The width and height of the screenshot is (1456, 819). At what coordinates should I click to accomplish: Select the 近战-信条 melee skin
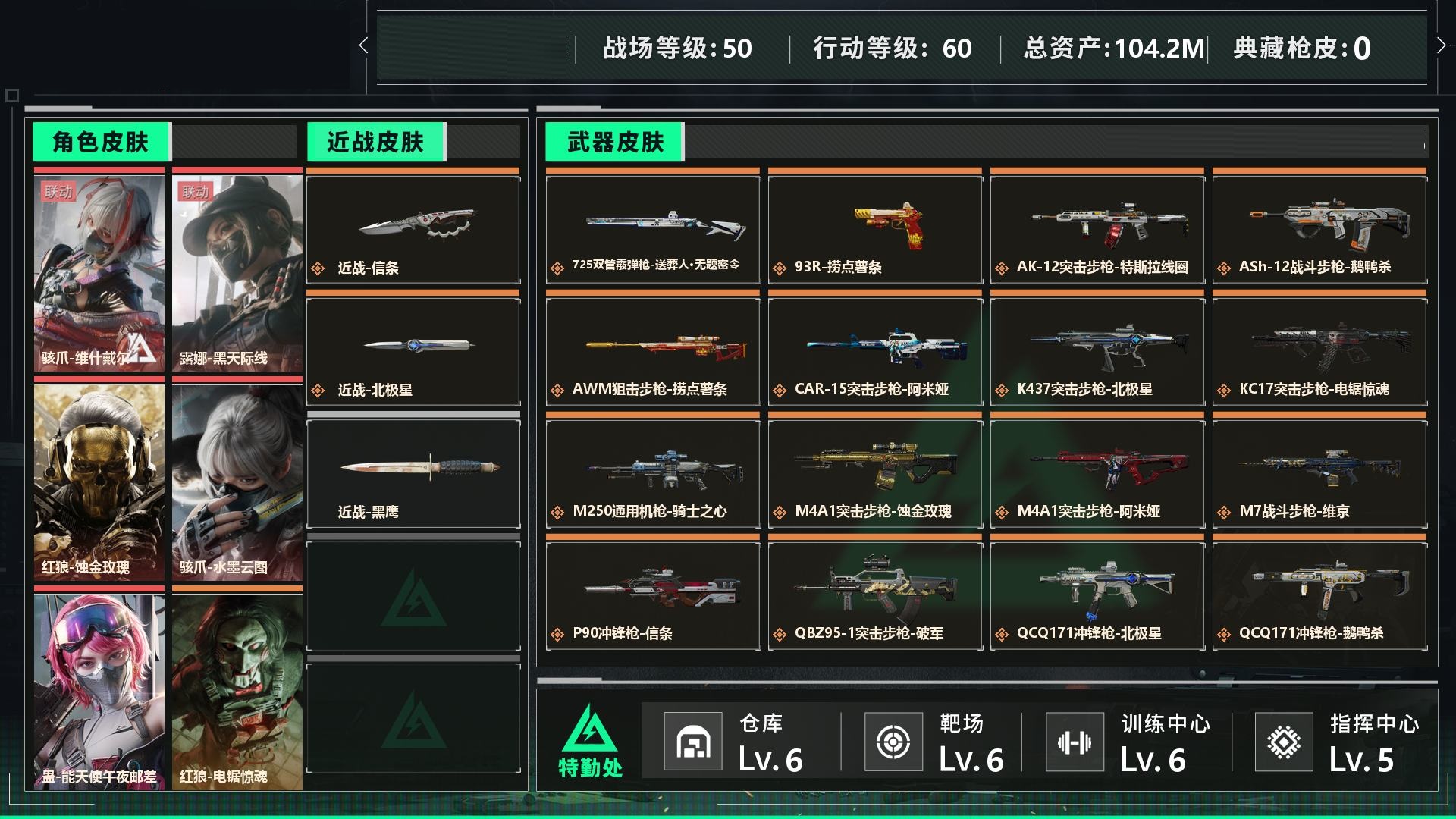coord(413,227)
